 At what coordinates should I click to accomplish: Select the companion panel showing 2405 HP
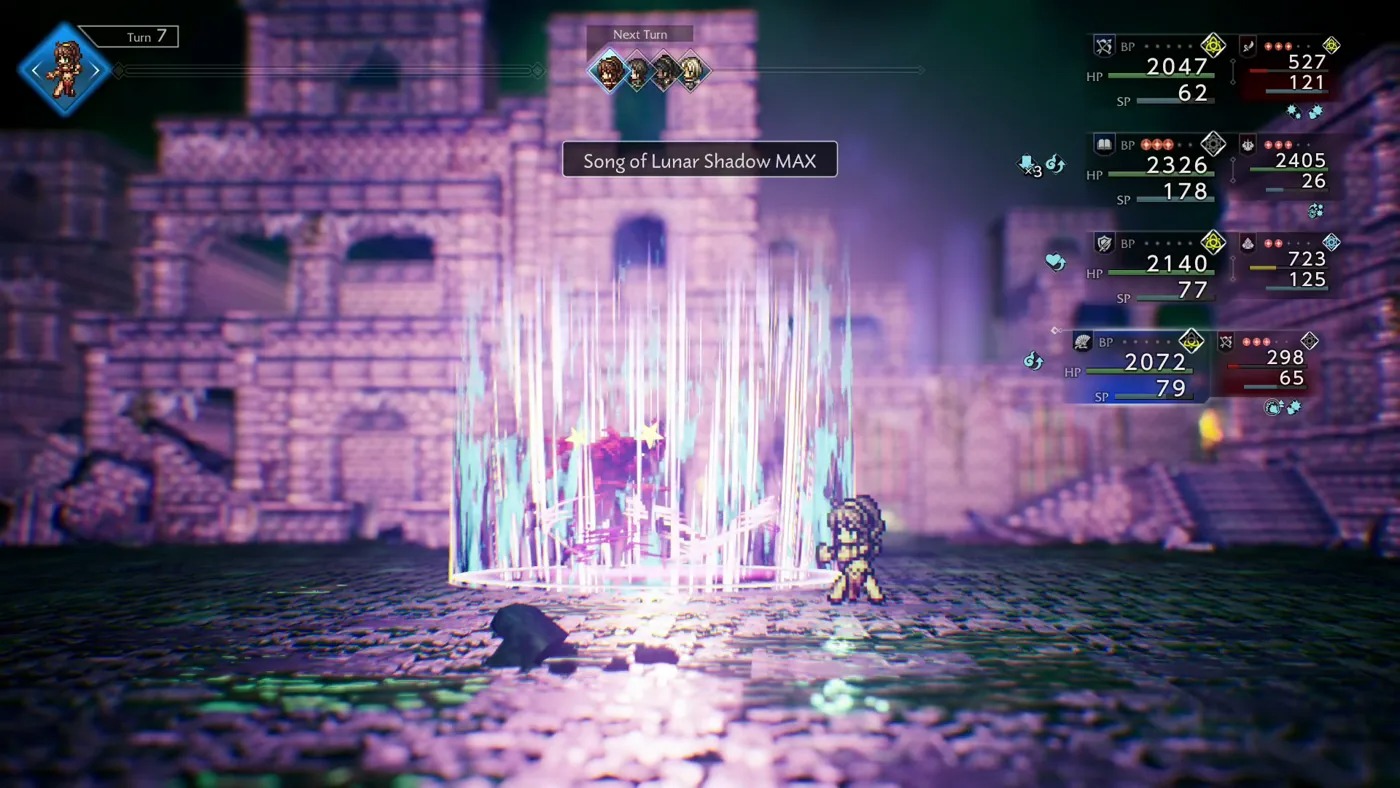click(1287, 170)
